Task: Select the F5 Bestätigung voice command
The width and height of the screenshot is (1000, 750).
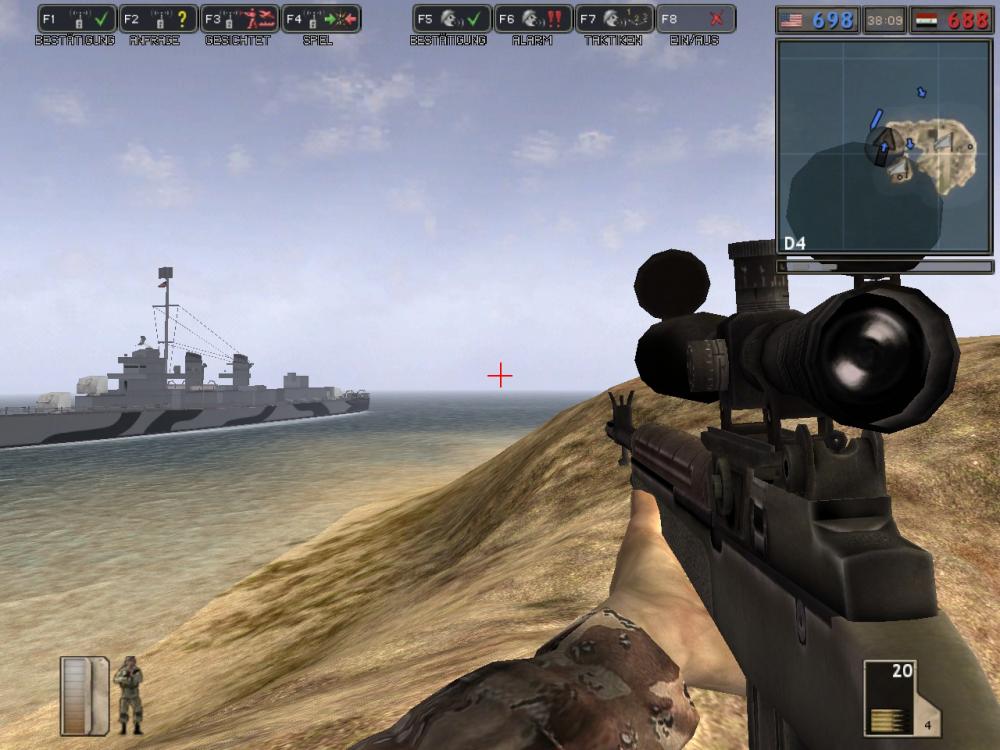Action: pyautogui.click(x=452, y=19)
